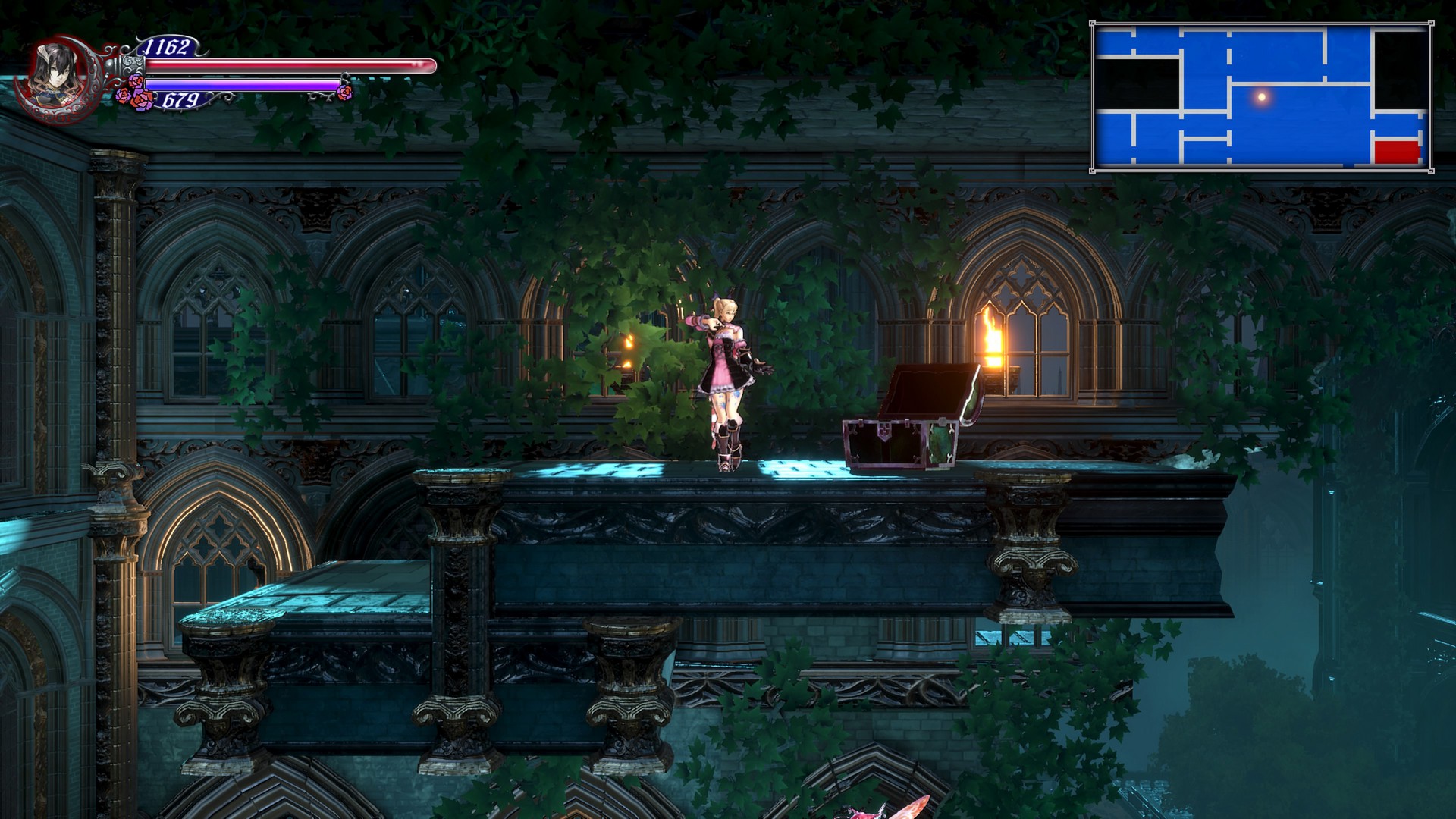Click the blue room minimap

tap(1261, 97)
